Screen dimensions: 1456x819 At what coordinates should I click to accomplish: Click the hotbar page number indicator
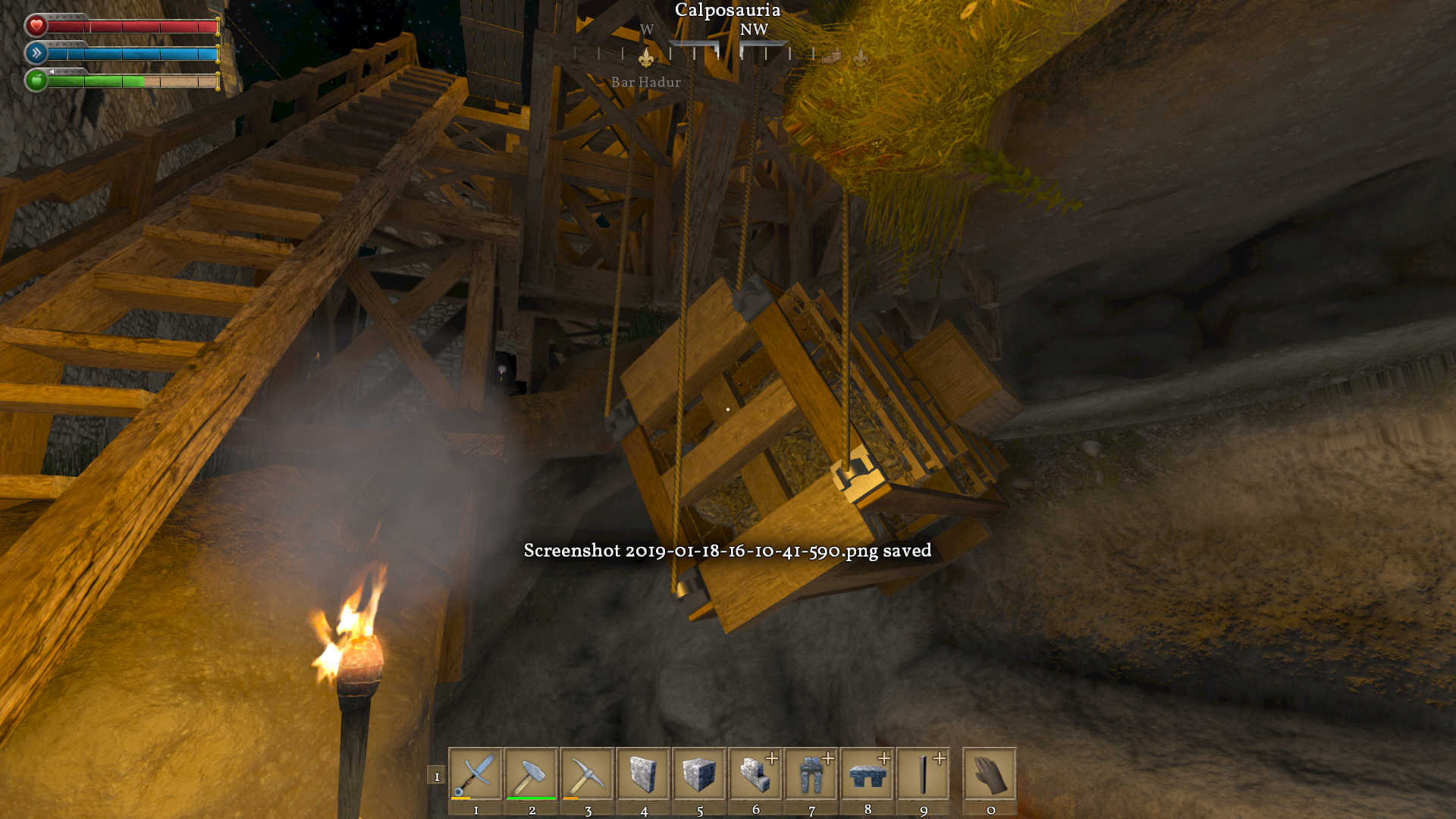[x=437, y=776]
